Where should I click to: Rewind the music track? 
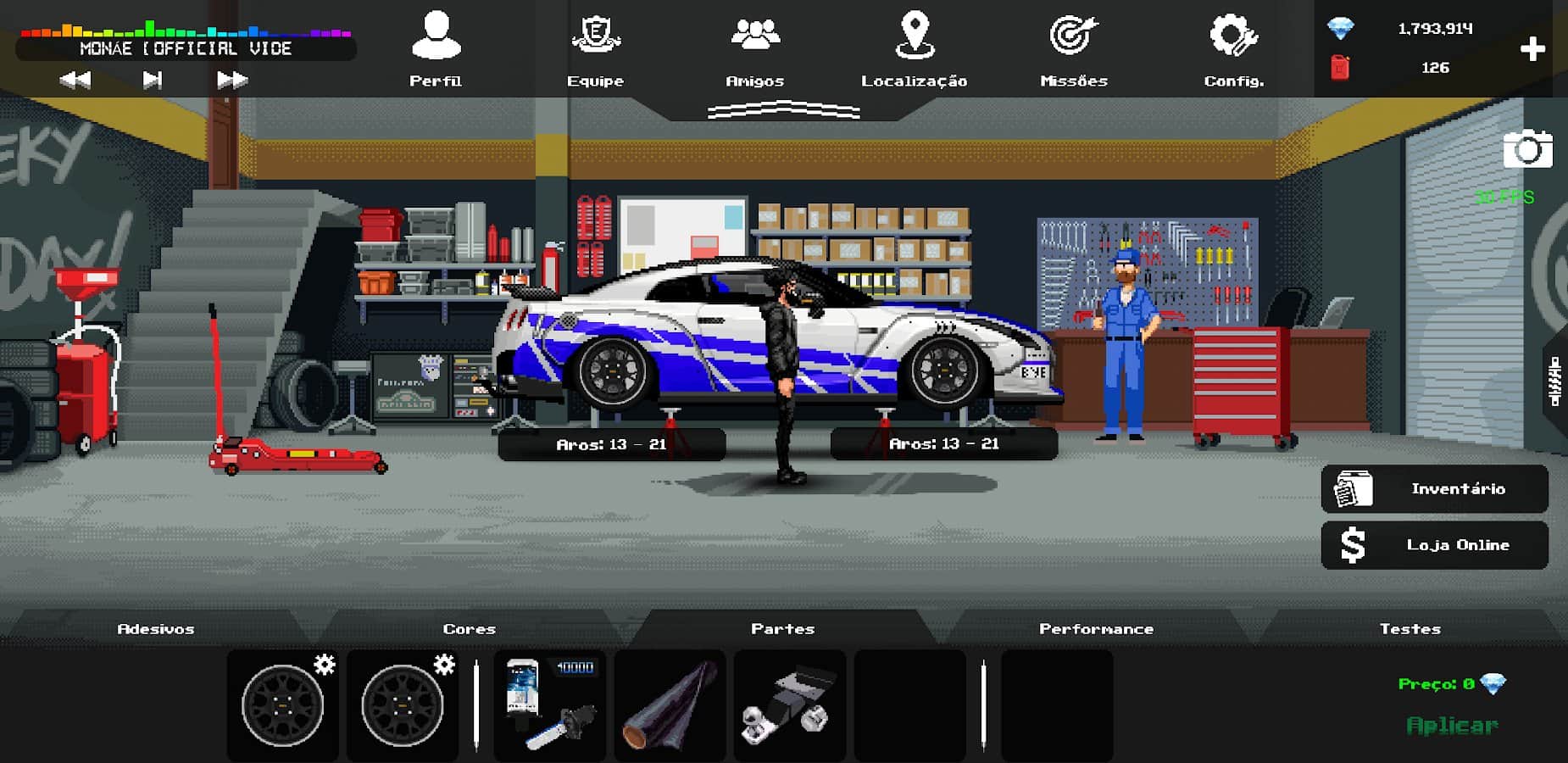[x=75, y=80]
